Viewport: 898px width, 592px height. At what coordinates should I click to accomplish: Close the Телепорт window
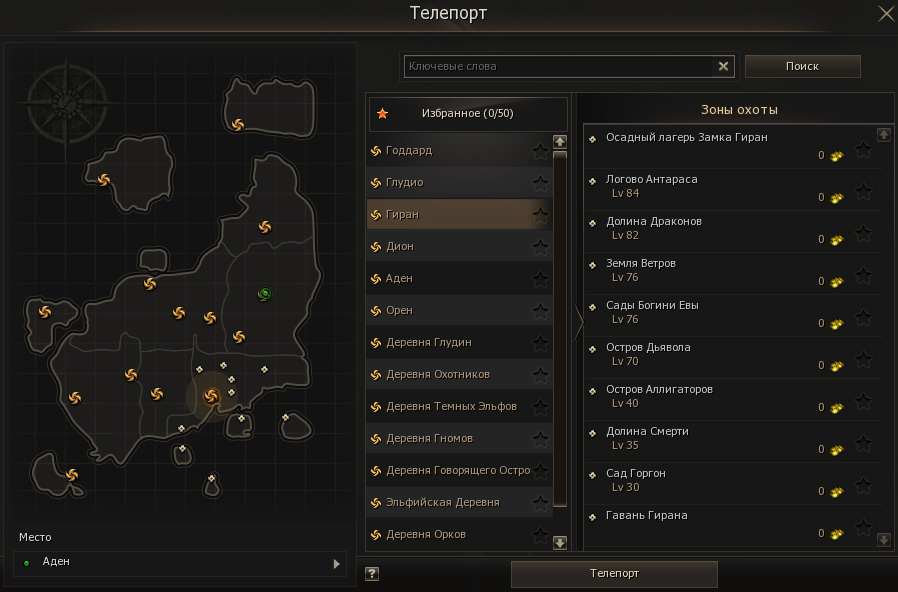tap(885, 13)
